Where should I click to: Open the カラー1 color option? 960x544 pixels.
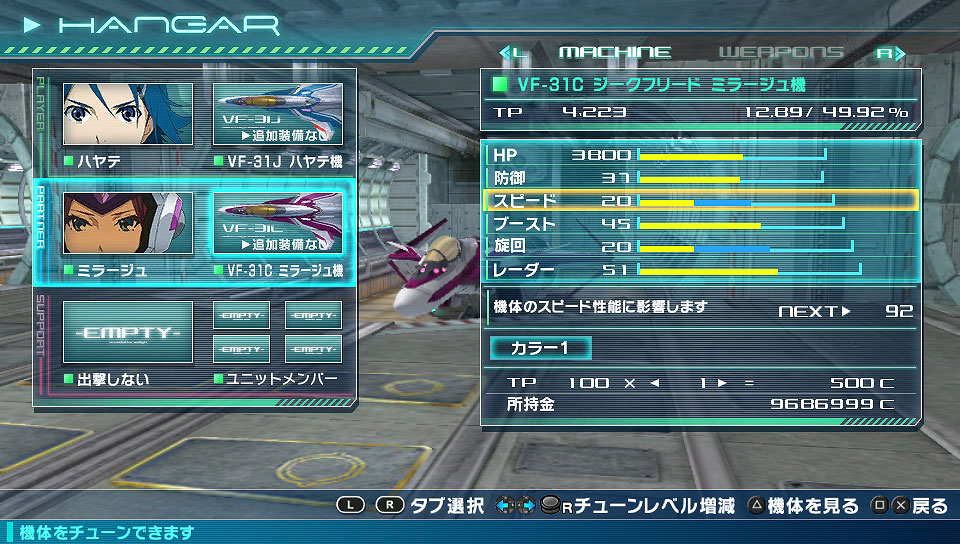(540, 348)
